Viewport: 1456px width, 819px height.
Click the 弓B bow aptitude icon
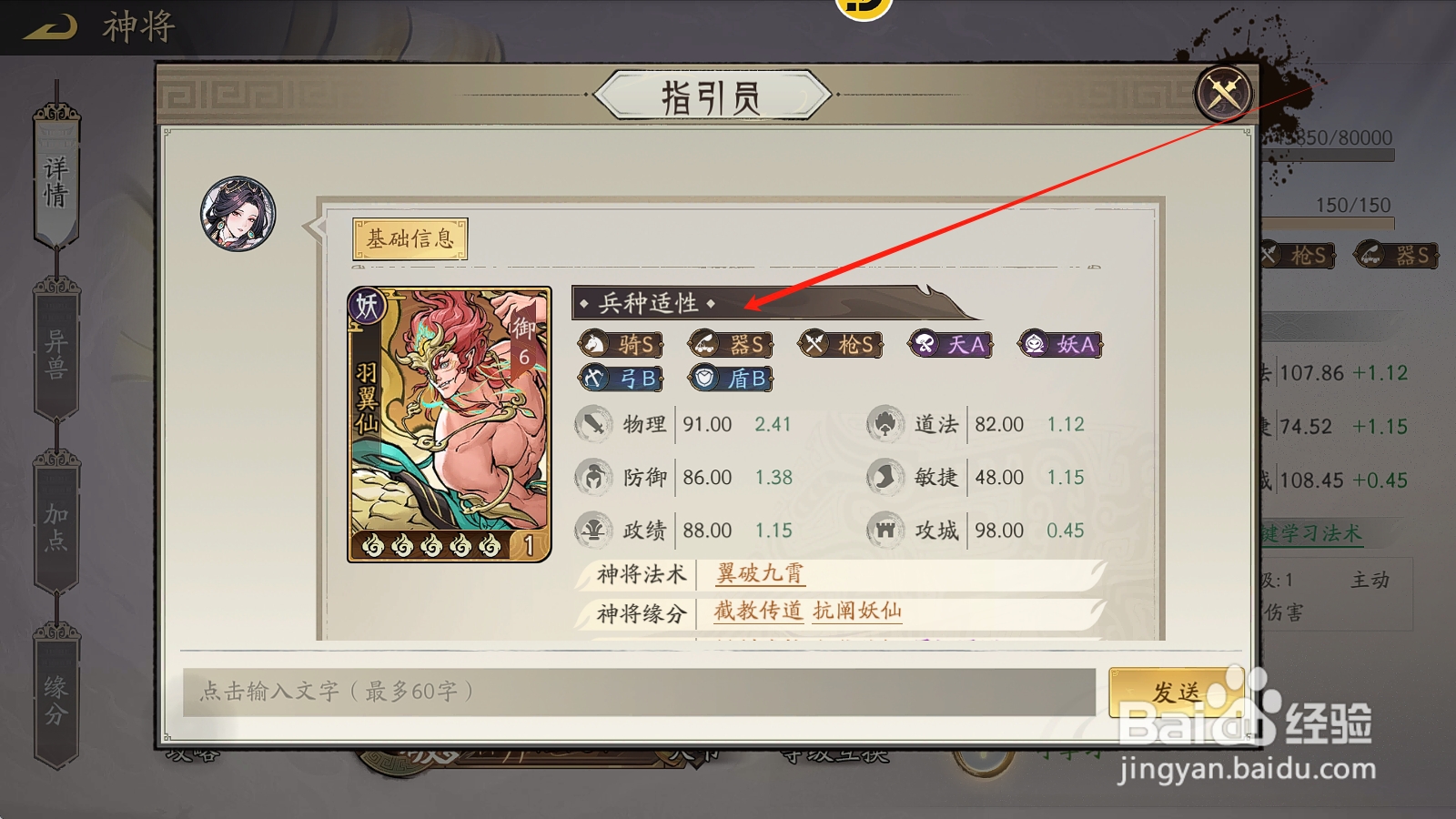(623, 379)
